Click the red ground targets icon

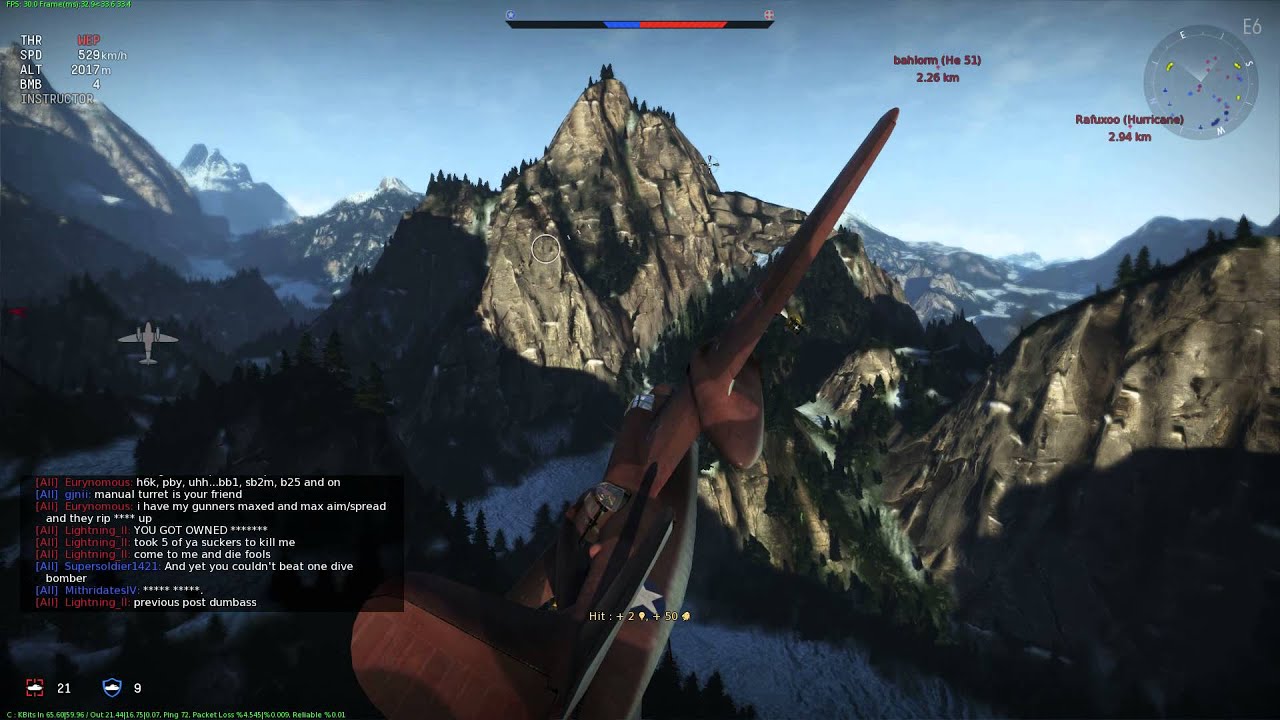pyautogui.click(x=36, y=688)
